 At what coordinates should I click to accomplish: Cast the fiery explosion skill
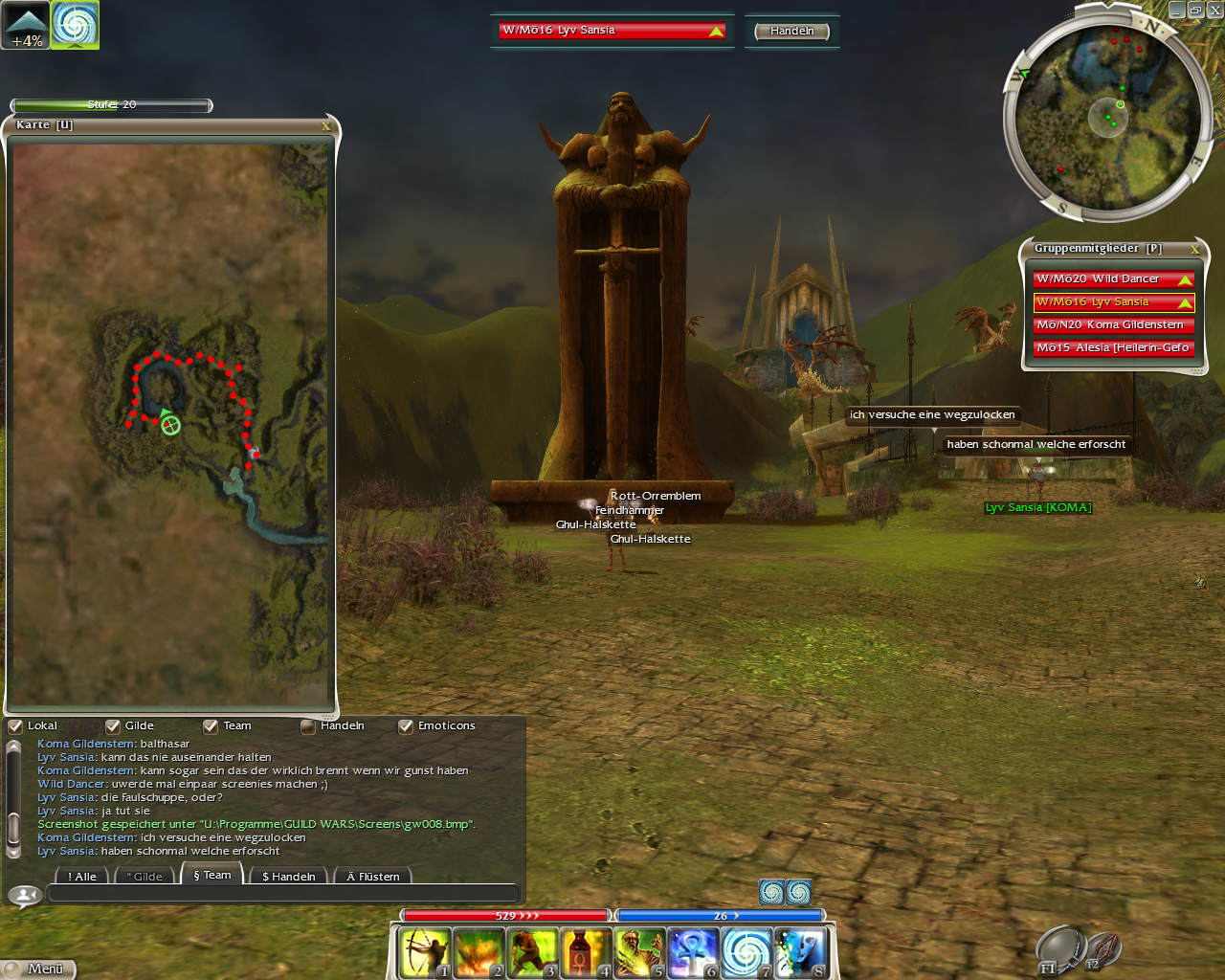click(x=479, y=953)
